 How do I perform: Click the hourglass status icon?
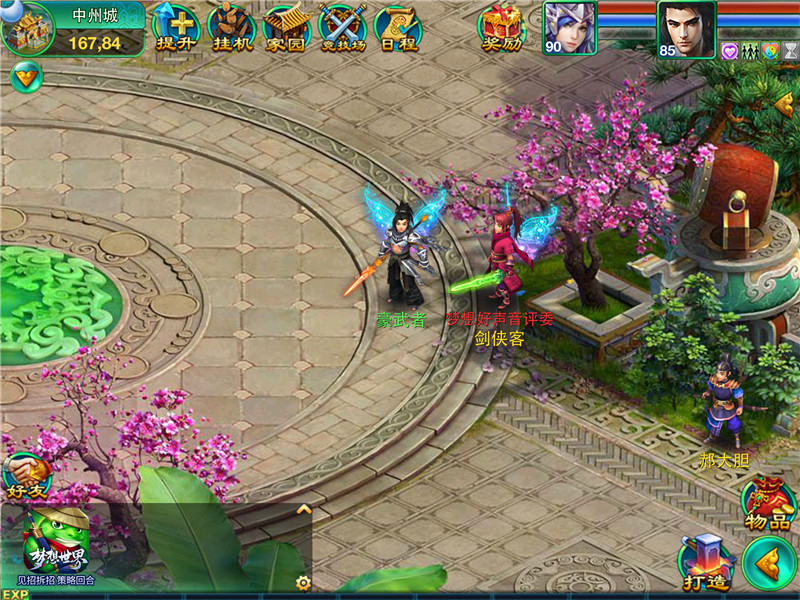[x=790, y=51]
